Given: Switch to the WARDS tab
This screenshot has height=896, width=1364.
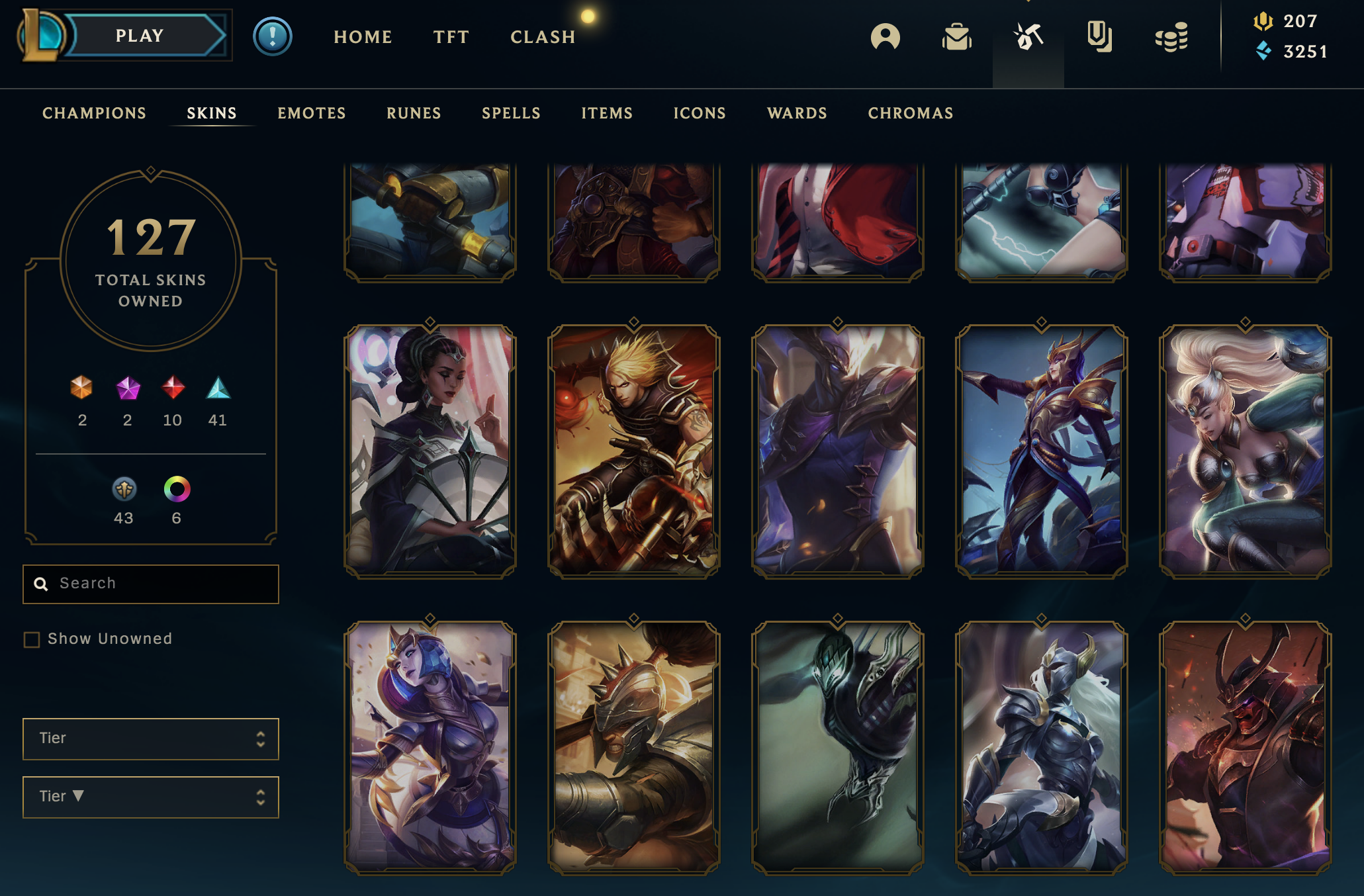Looking at the screenshot, I should (x=797, y=113).
